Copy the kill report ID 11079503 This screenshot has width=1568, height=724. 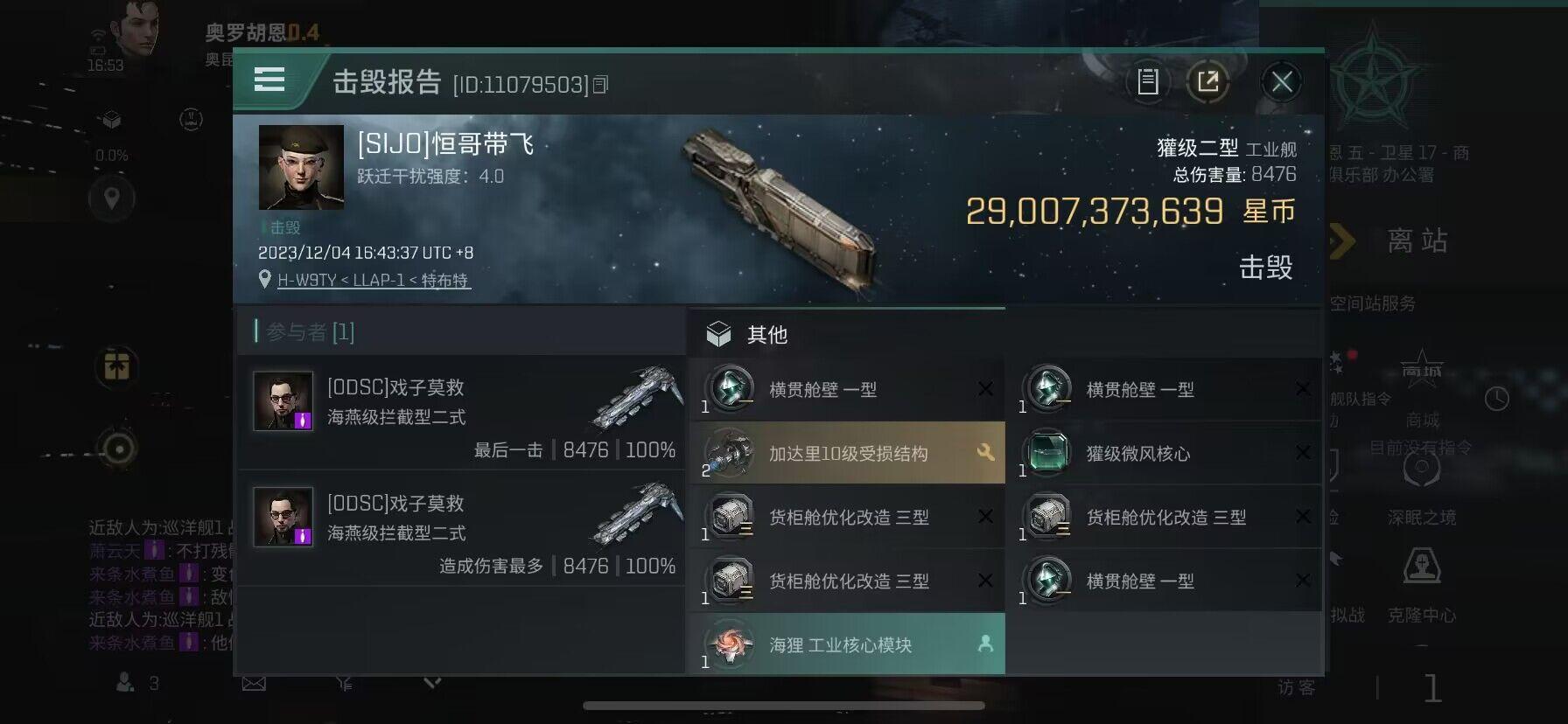tap(601, 84)
